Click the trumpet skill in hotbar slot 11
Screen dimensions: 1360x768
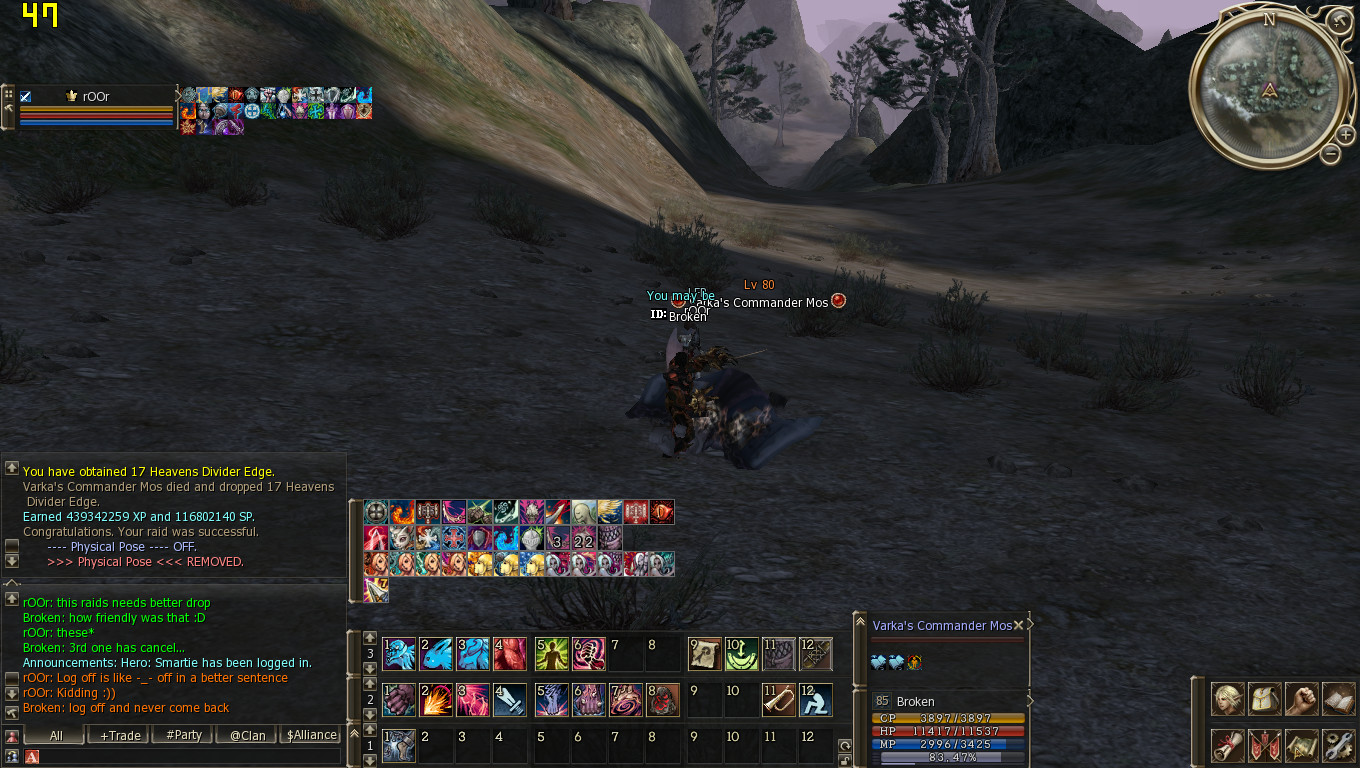click(778, 700)
